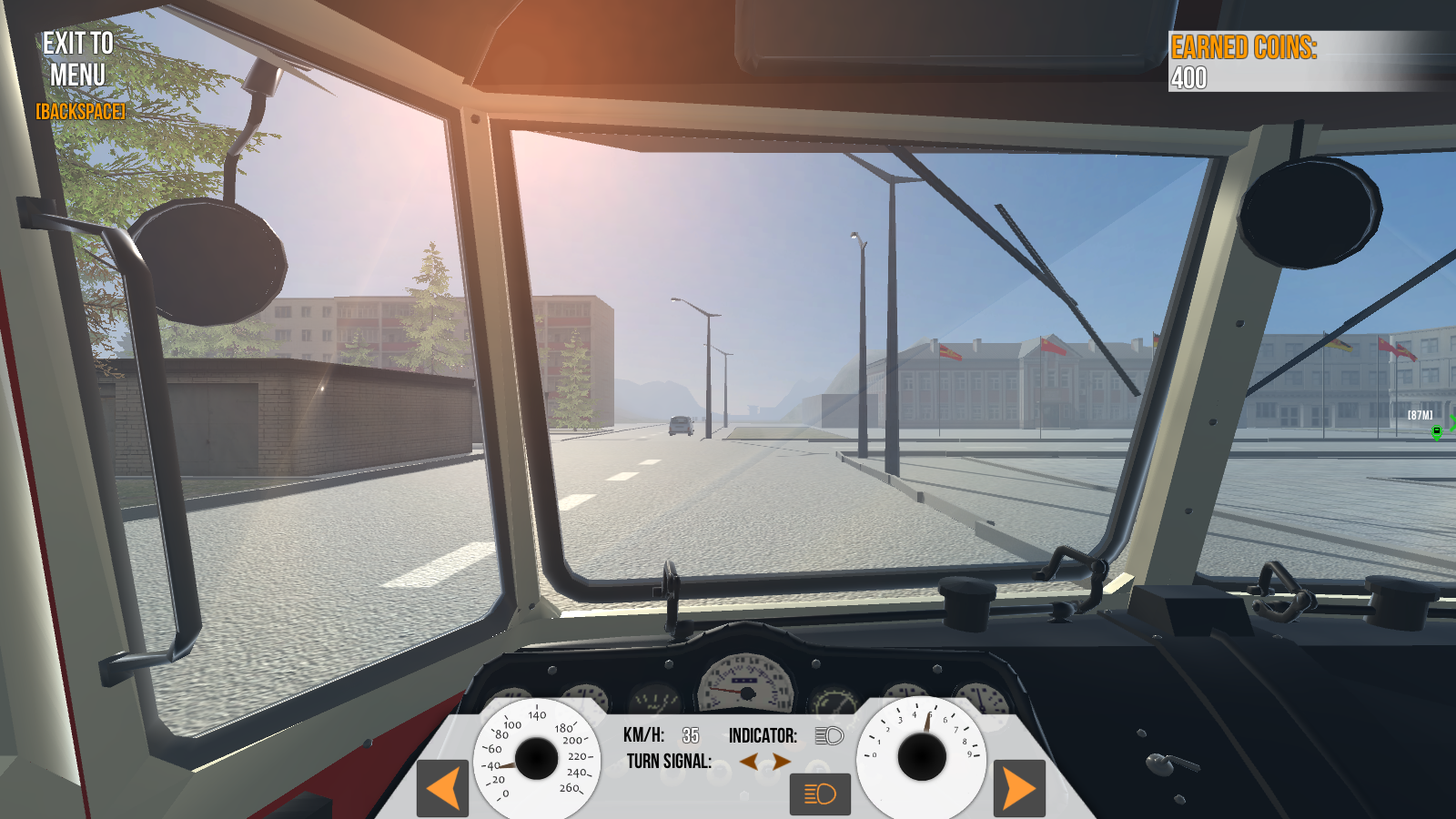
Task: Click the INDICATOR headlight status icon
Action: [x=828, y=737]
